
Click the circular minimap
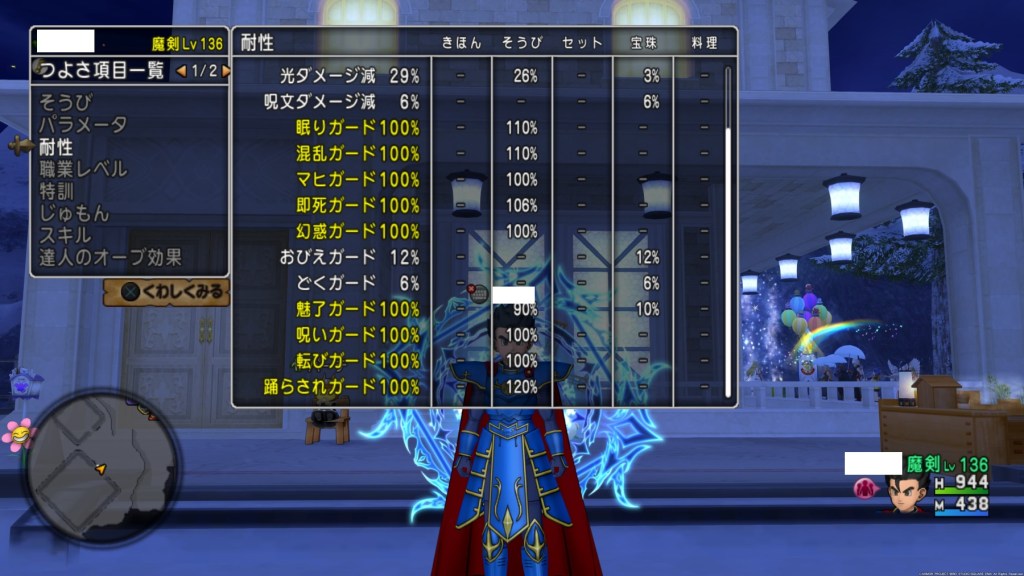click(101, 466)
